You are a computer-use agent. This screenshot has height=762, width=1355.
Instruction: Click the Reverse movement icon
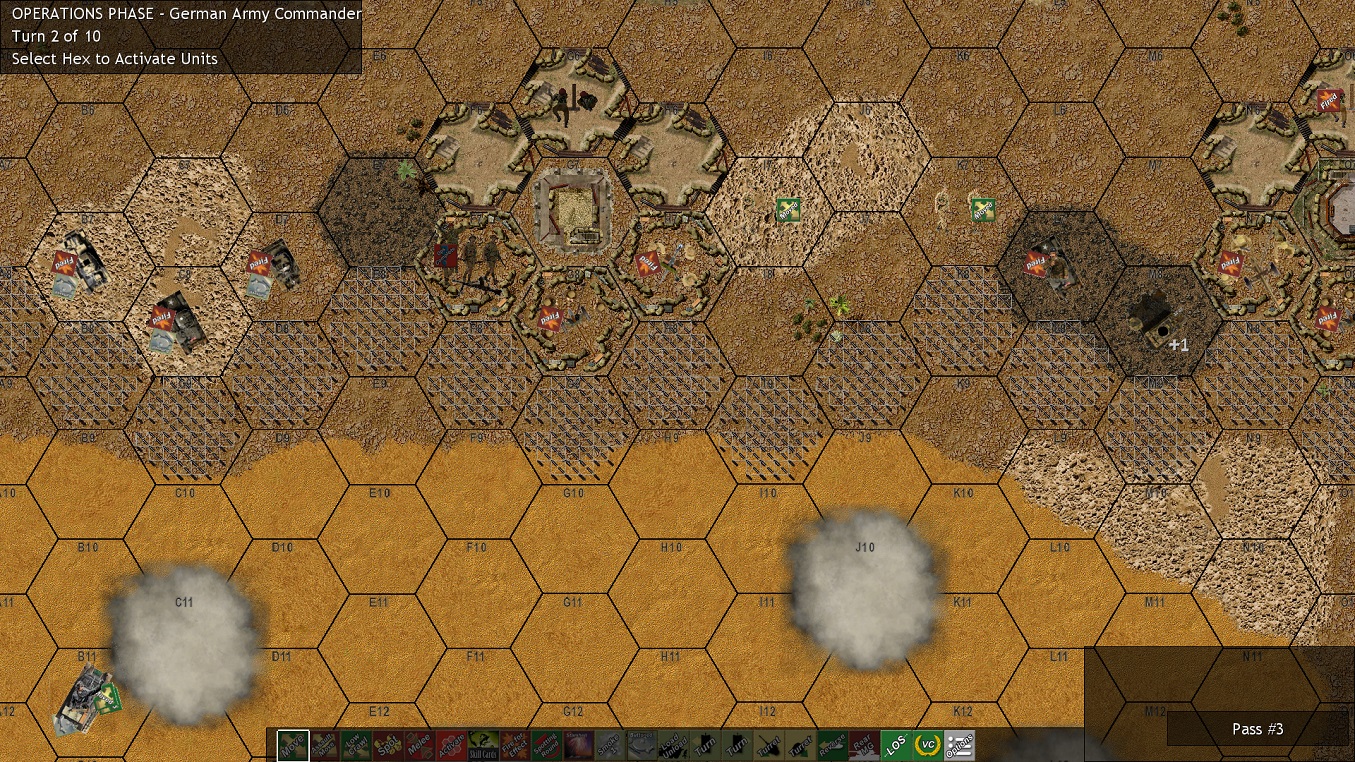tap(830, 745)
